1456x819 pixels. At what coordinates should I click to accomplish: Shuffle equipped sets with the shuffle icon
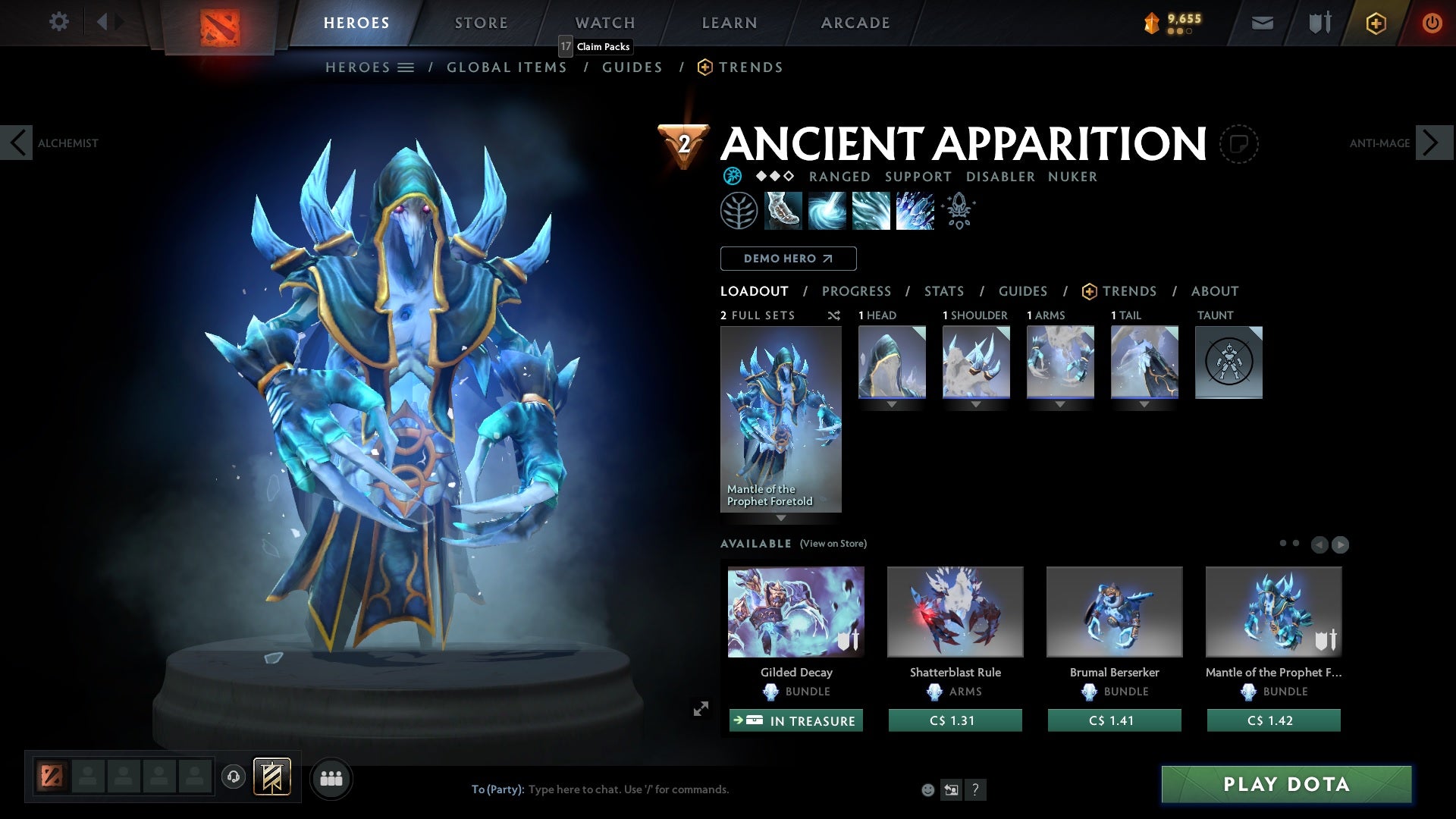click(x=834, y=315)
